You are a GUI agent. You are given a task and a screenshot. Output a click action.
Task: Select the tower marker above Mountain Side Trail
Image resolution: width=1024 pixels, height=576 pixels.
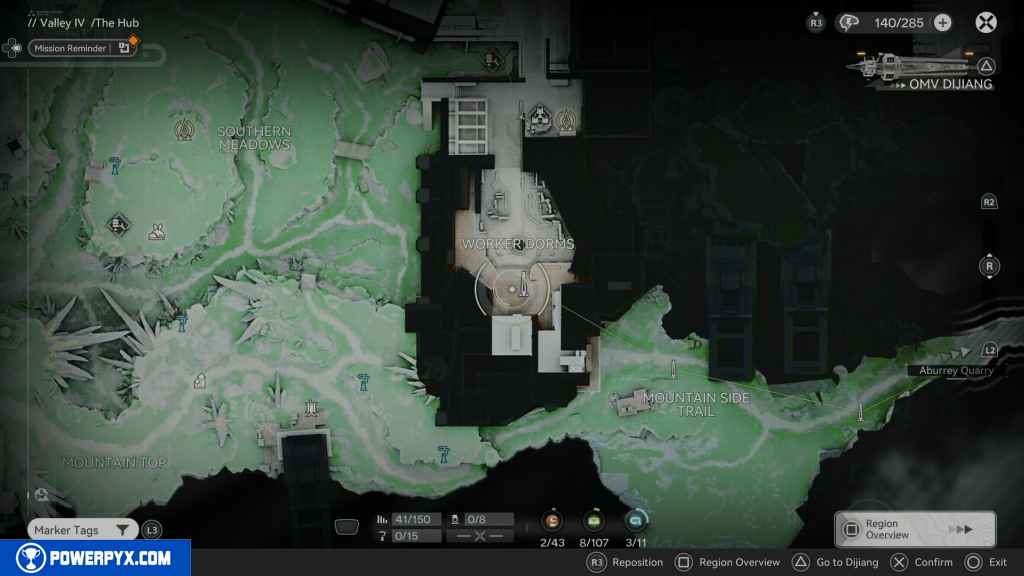pos(675,369)
